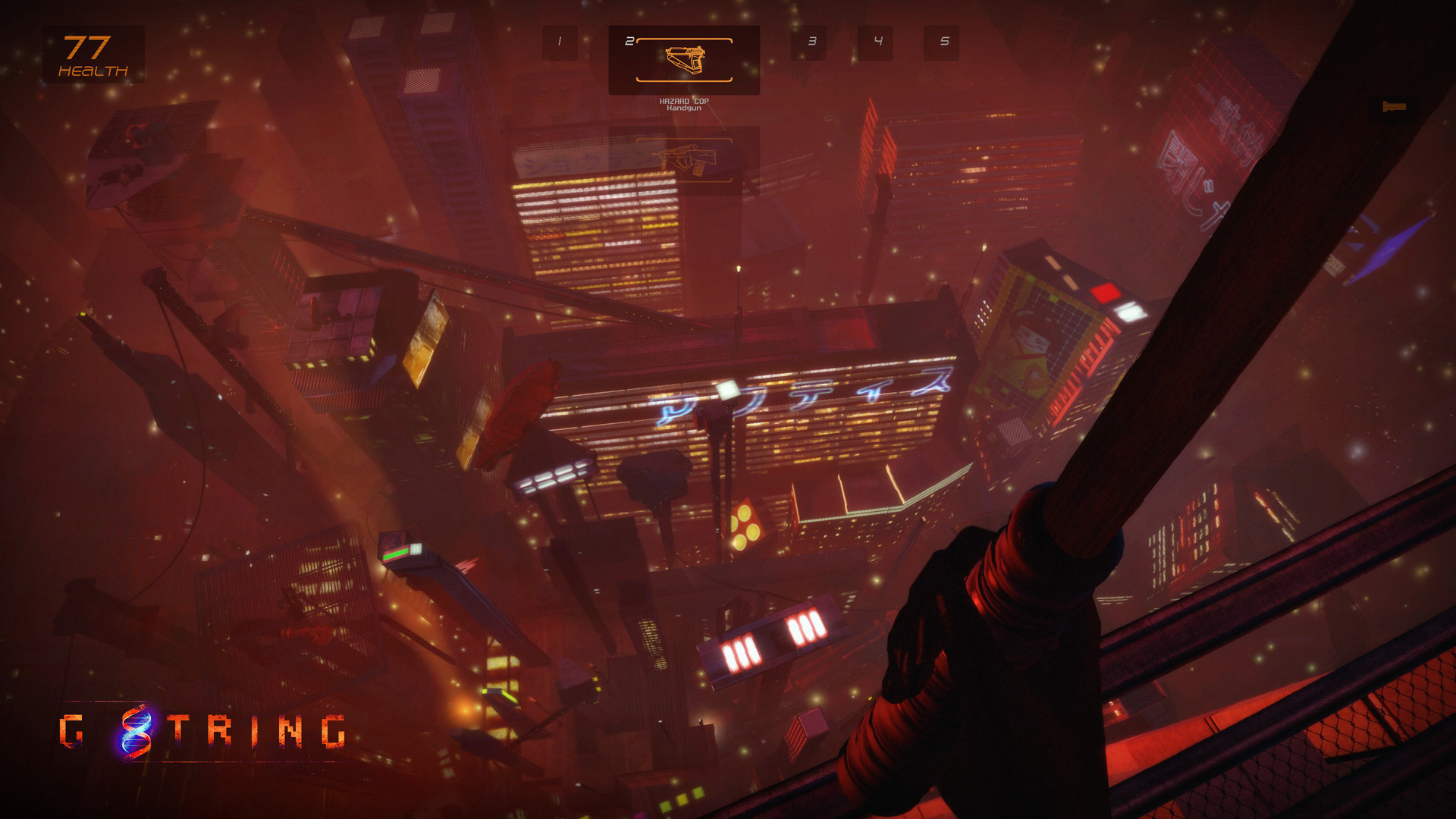Select weapon category slot 5
Screen dimensions: 1456x819
point(943,42)
